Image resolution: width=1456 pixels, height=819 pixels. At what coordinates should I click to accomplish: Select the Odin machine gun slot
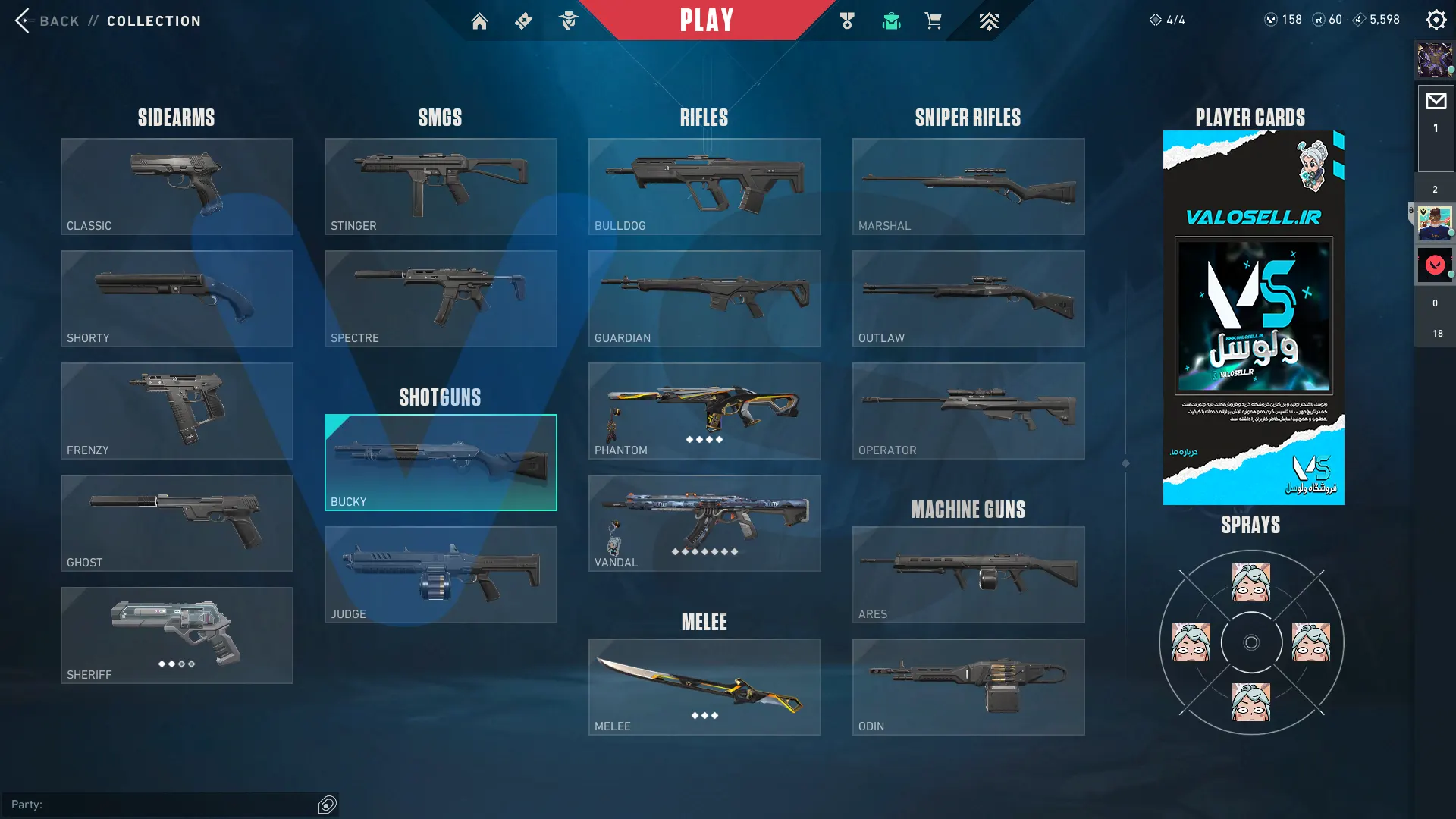click(968, 687)
